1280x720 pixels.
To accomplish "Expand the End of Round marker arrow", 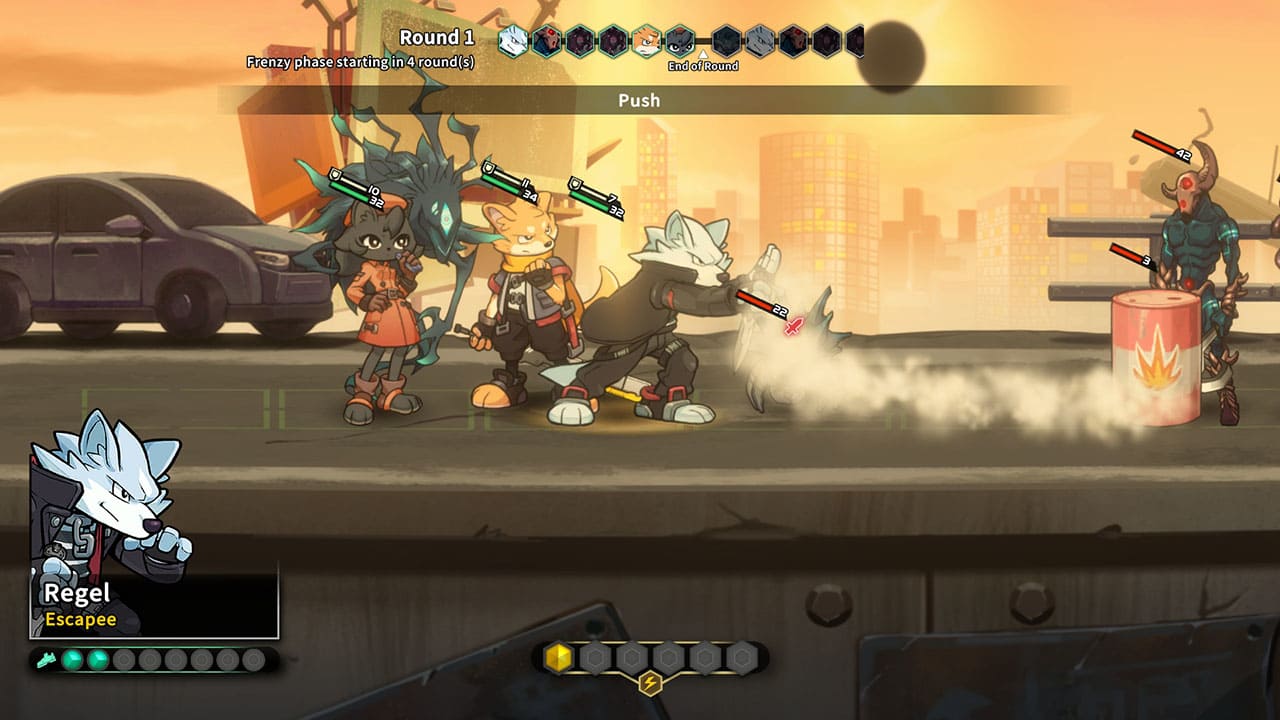I will pyautogui.click(x=703, y=58).
